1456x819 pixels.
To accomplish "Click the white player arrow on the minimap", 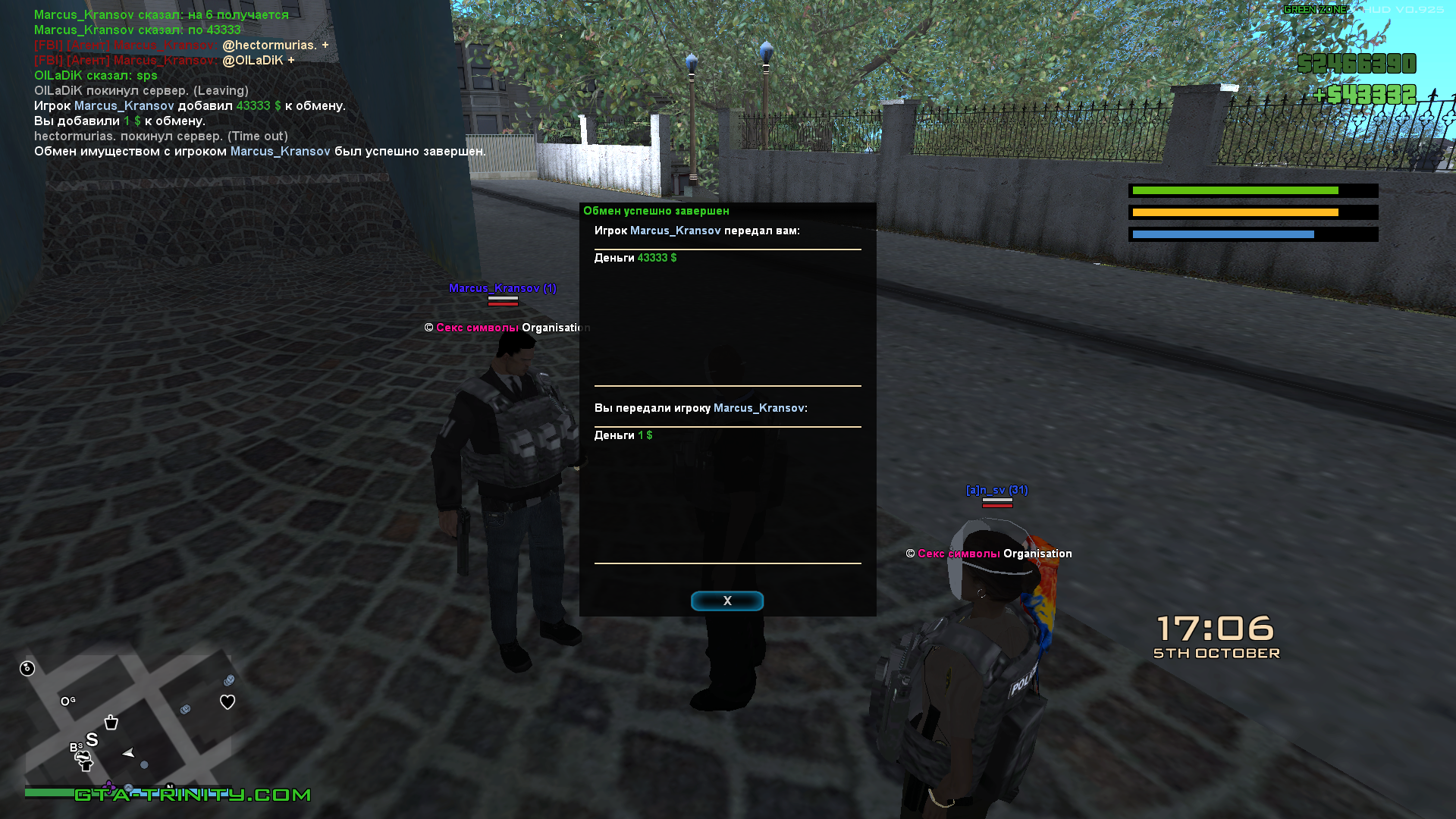I will [128, 753].
